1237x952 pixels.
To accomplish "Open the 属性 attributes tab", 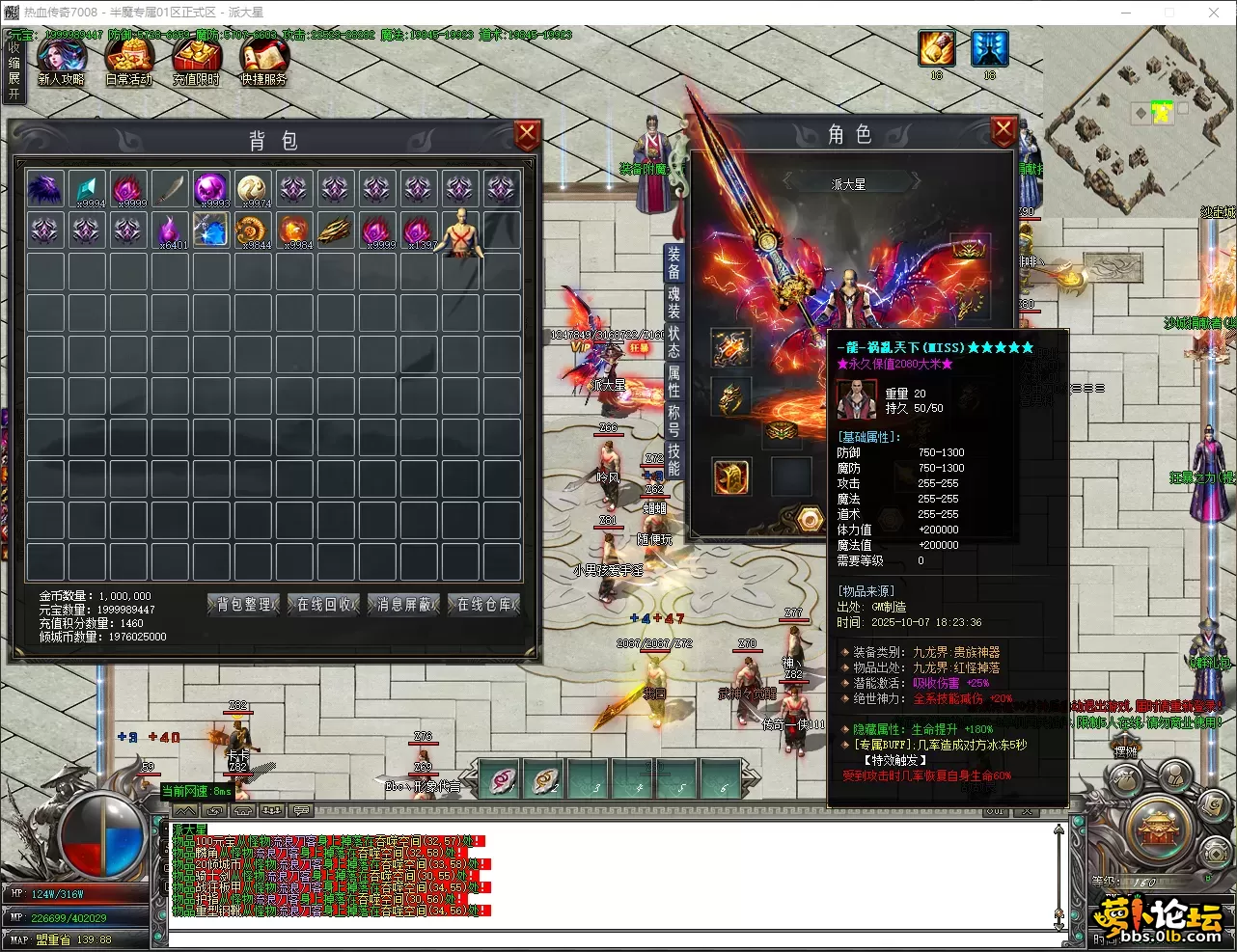I will click(x=673, y=382).
